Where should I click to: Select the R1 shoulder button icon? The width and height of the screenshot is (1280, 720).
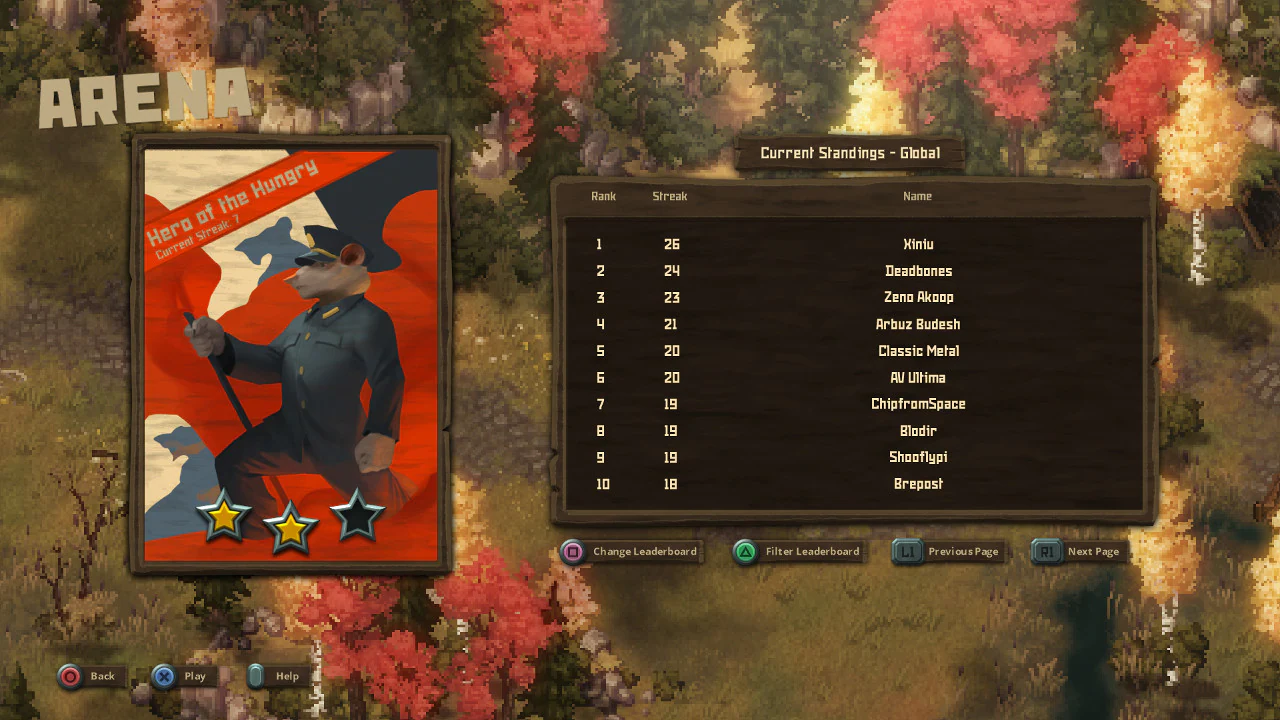pos(1046,551)
